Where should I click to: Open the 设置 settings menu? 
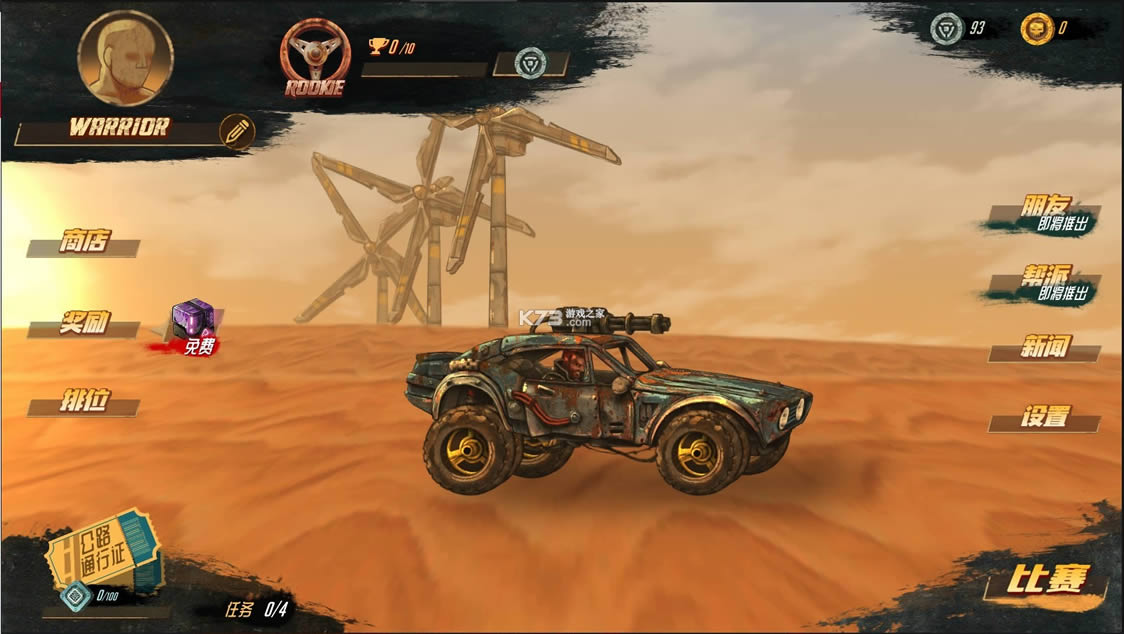coord(1045,418)
